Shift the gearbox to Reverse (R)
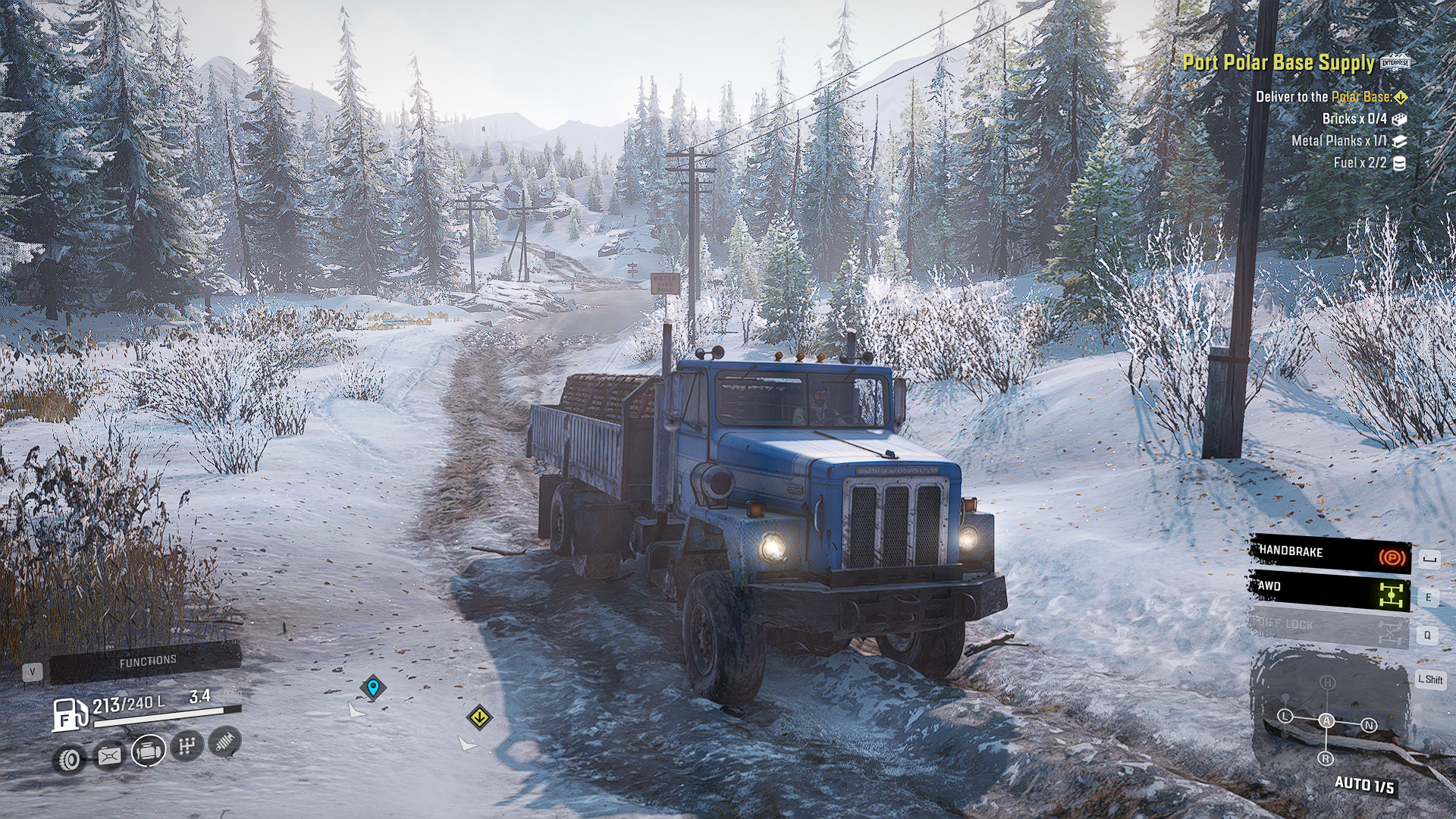 click(x=1326, y=758)
